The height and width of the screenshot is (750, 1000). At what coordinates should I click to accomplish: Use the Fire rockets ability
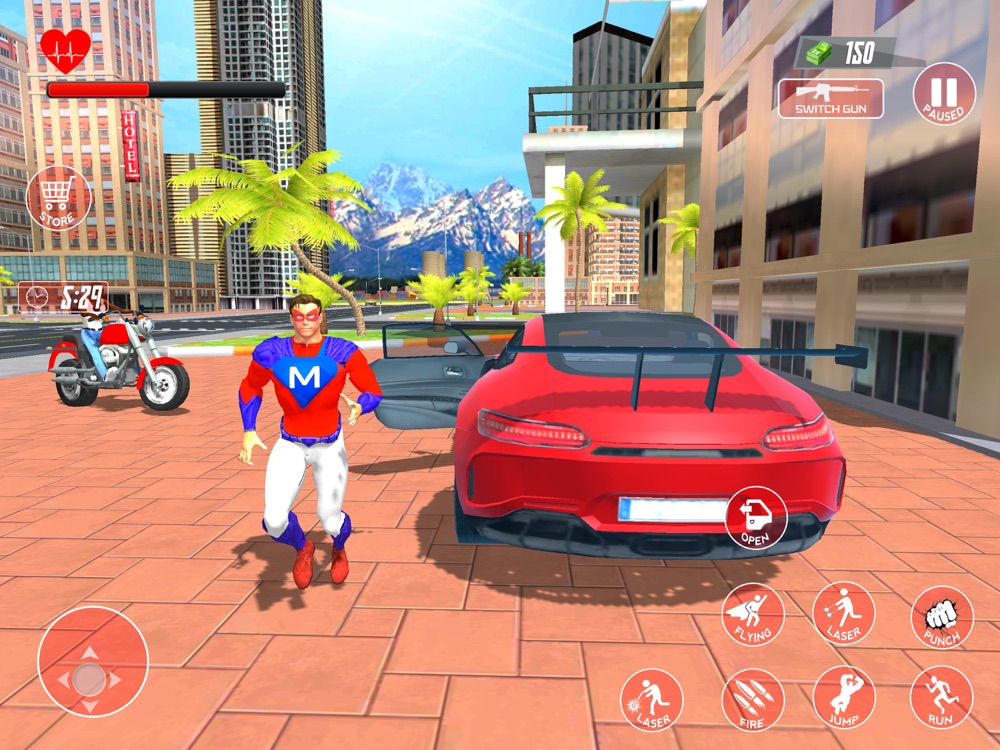(x=752, y=699)
